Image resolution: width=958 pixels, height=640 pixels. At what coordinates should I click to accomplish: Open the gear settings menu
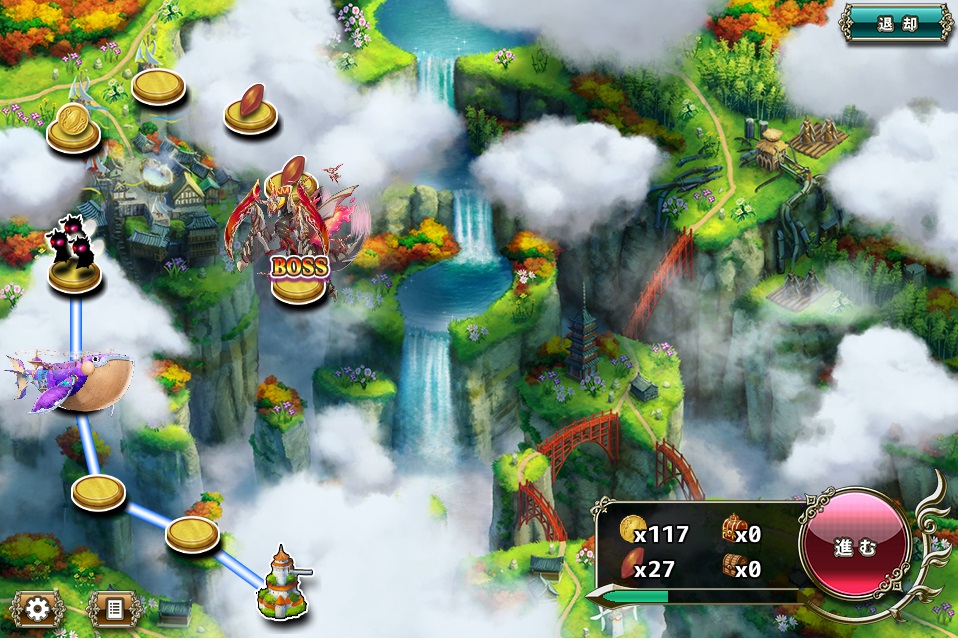(x=39, y=607)
